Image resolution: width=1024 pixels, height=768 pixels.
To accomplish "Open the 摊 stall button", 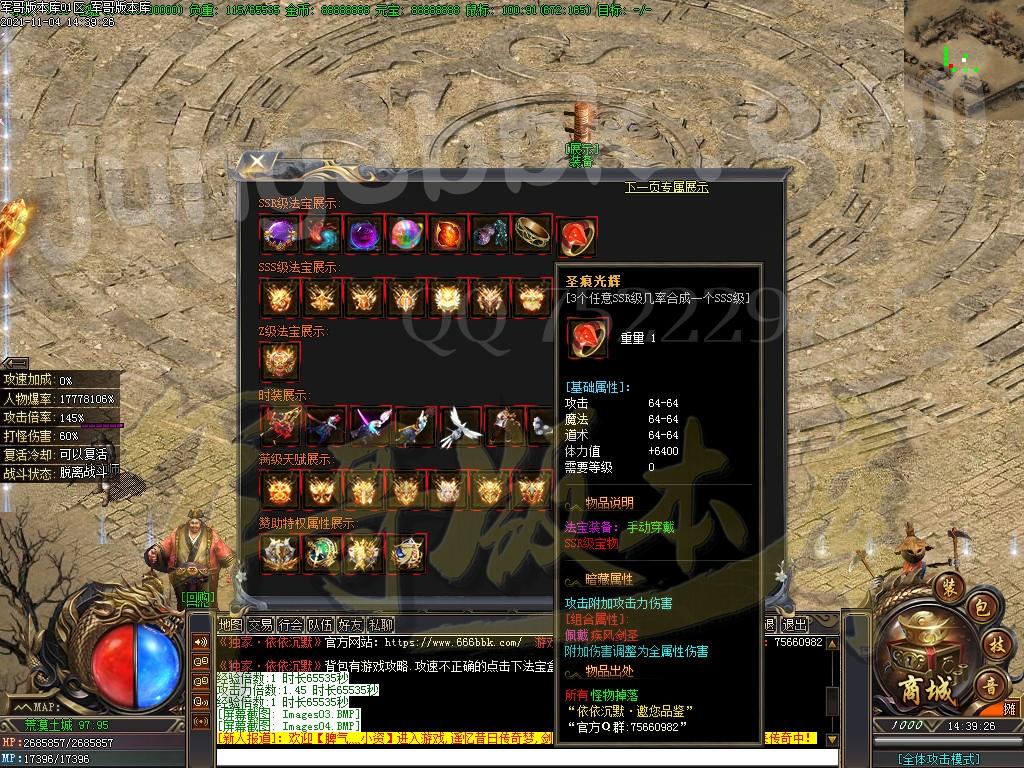I will click(x=1009, y=706).
